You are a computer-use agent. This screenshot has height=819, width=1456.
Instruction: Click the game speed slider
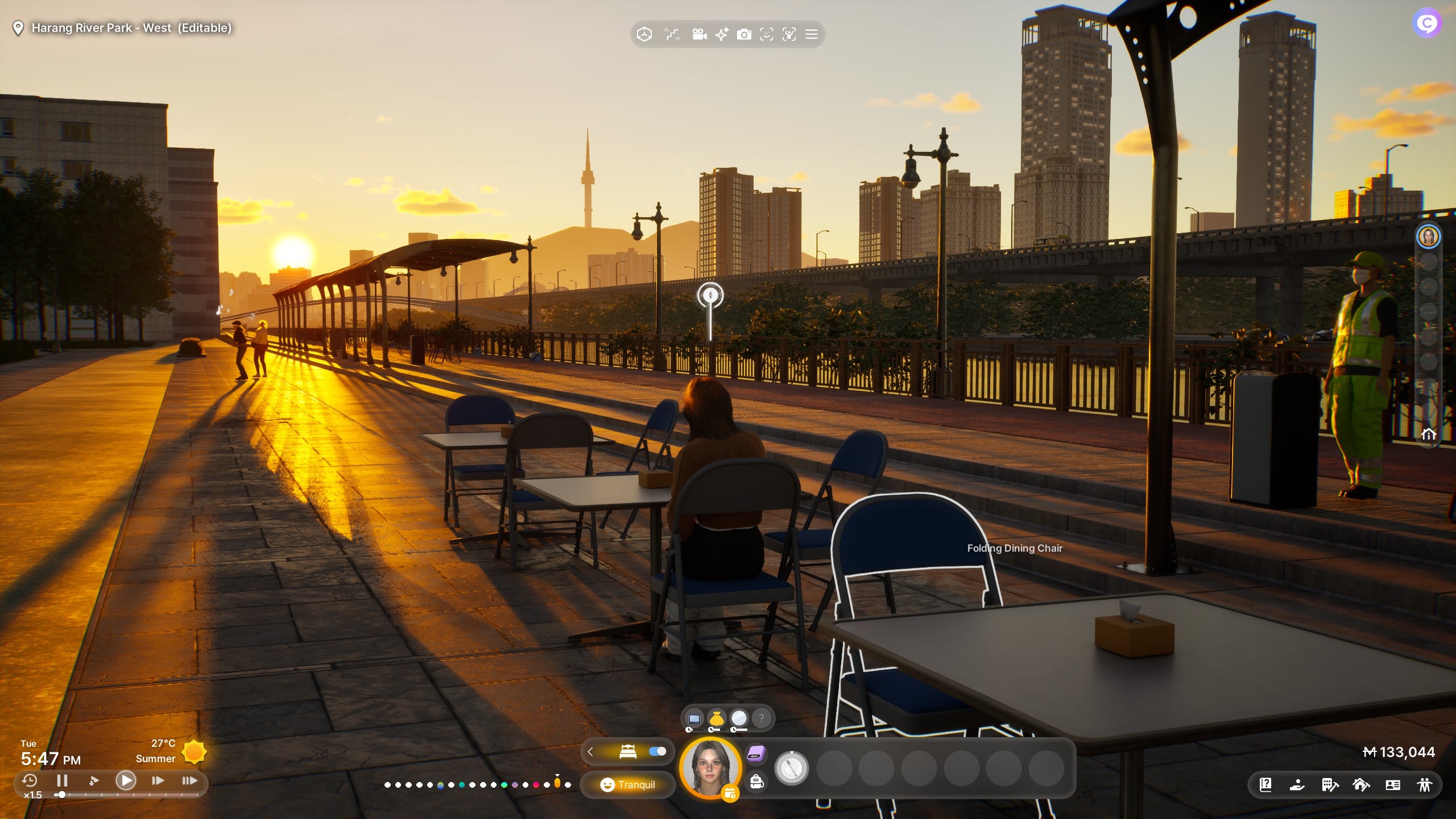(61, 795)
